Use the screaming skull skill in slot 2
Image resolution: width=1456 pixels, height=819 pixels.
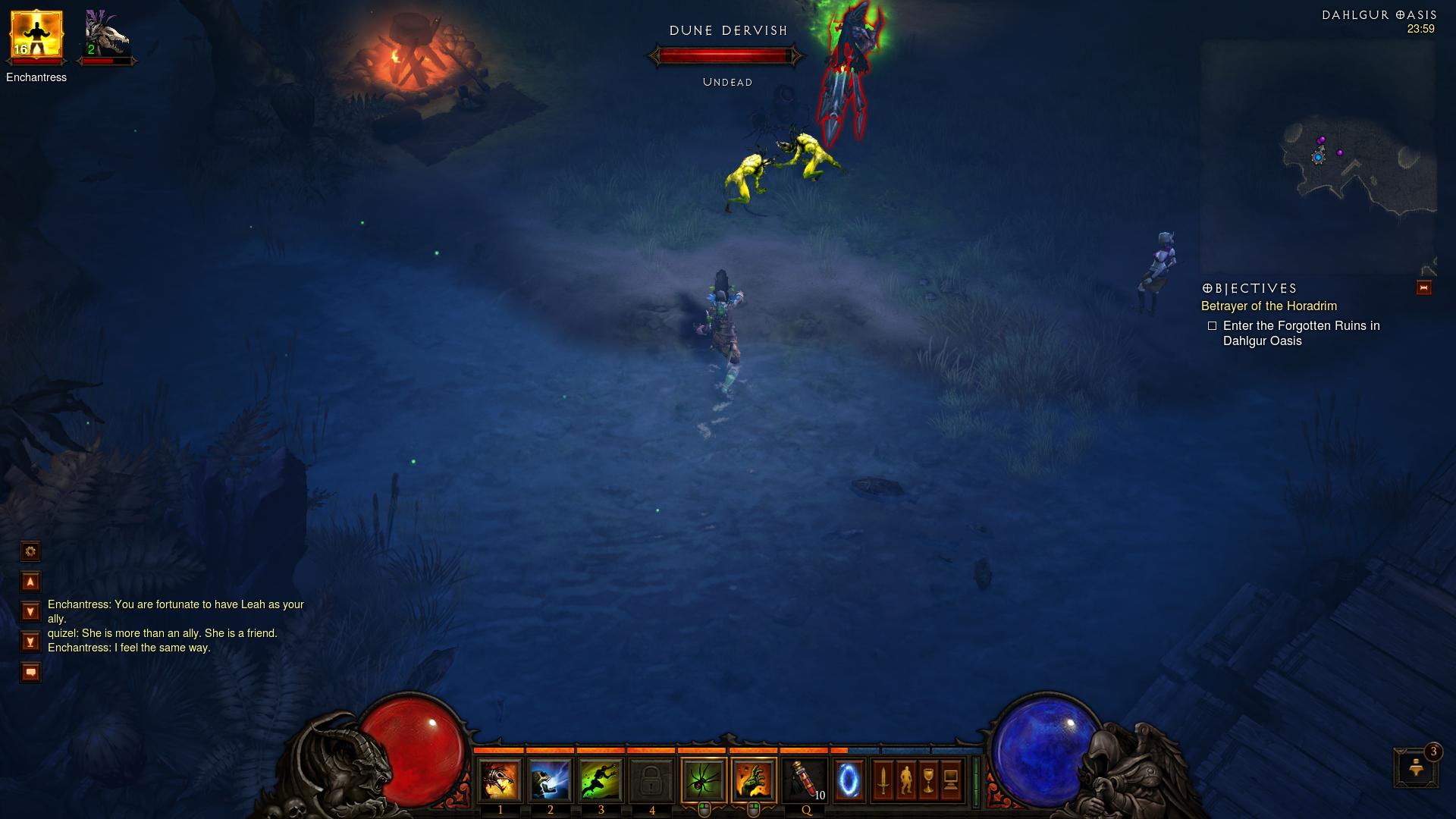coord(551,780)
